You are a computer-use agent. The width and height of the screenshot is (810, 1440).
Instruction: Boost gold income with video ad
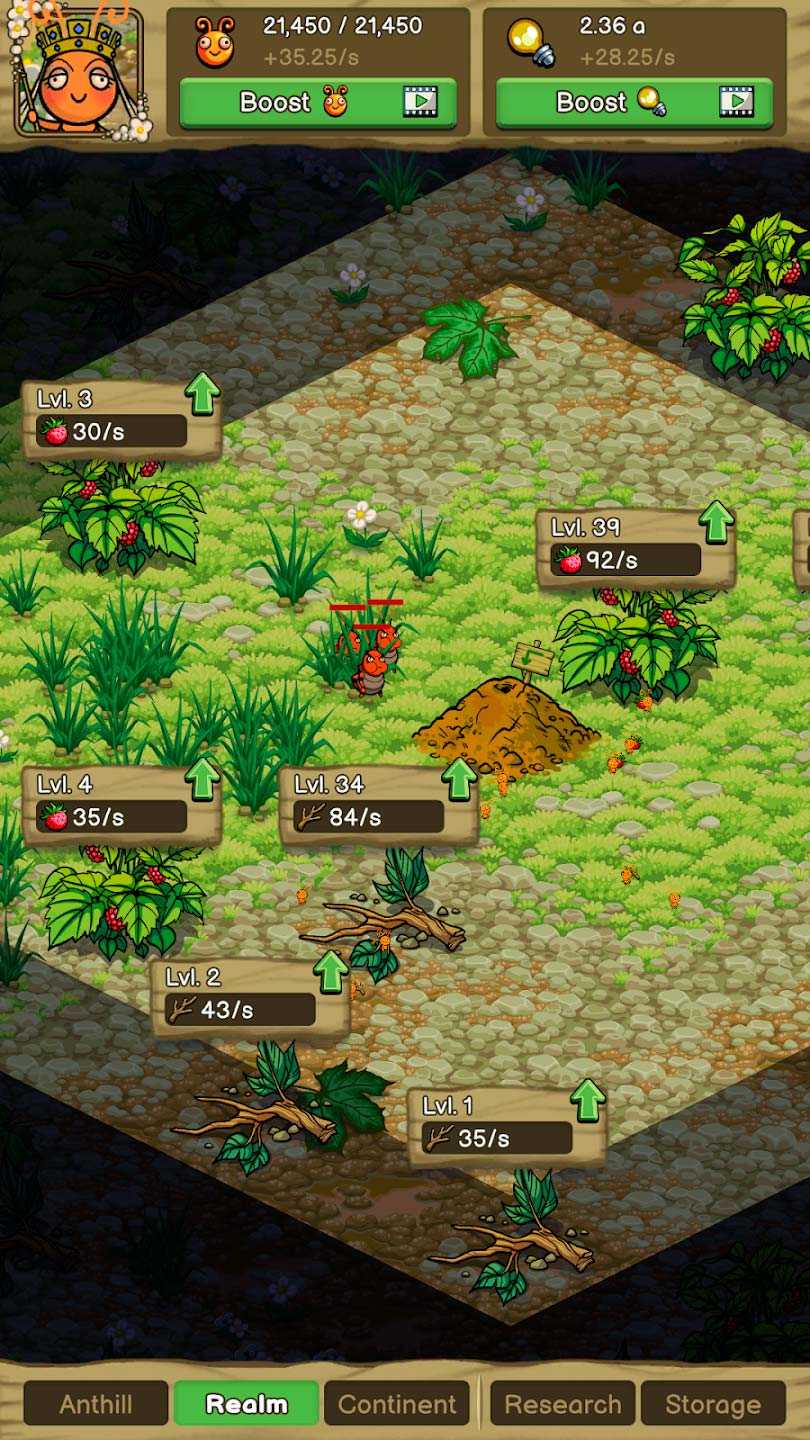[x=634, y=102]
